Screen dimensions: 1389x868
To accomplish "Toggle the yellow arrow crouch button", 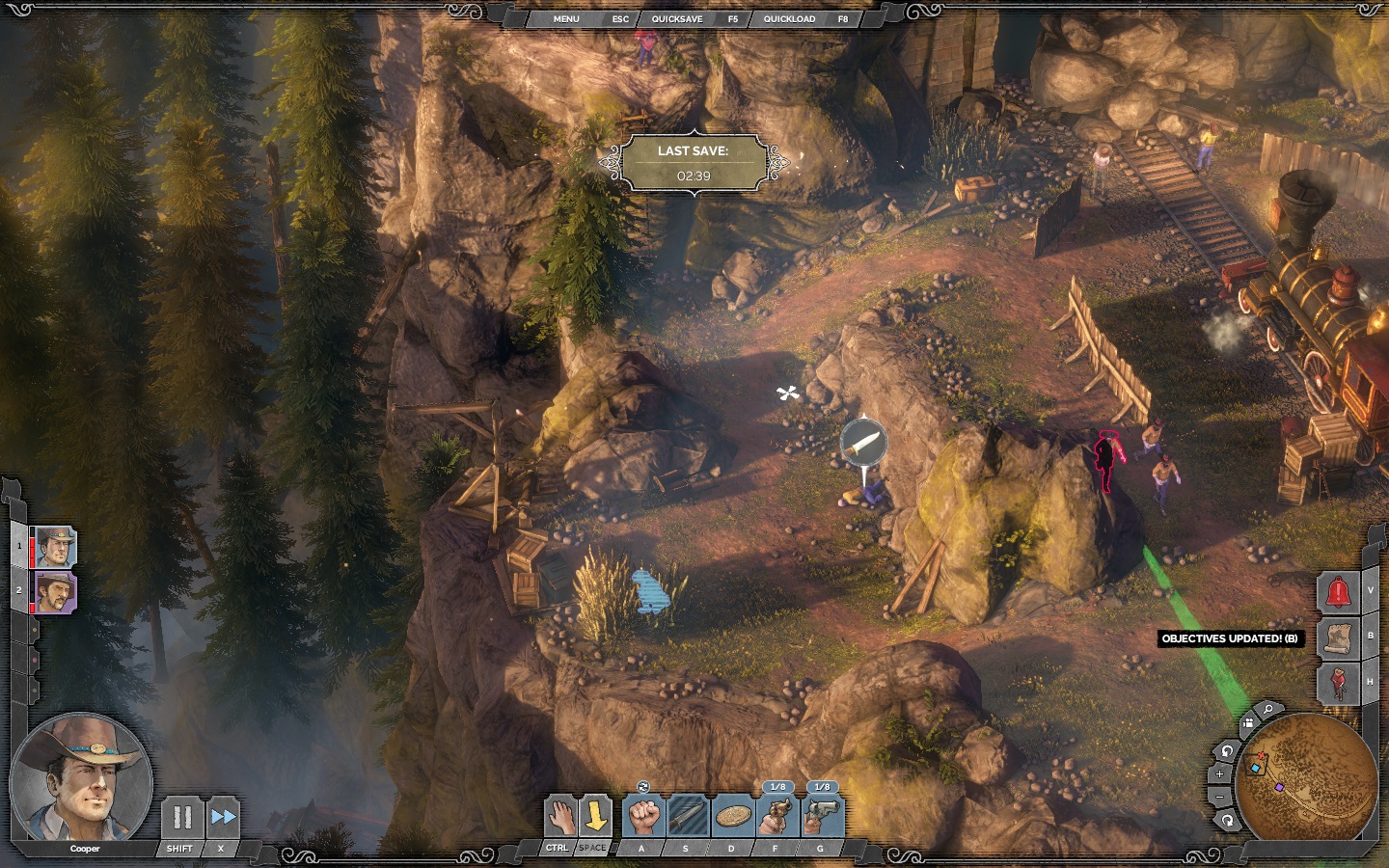I will click(596, 817).
